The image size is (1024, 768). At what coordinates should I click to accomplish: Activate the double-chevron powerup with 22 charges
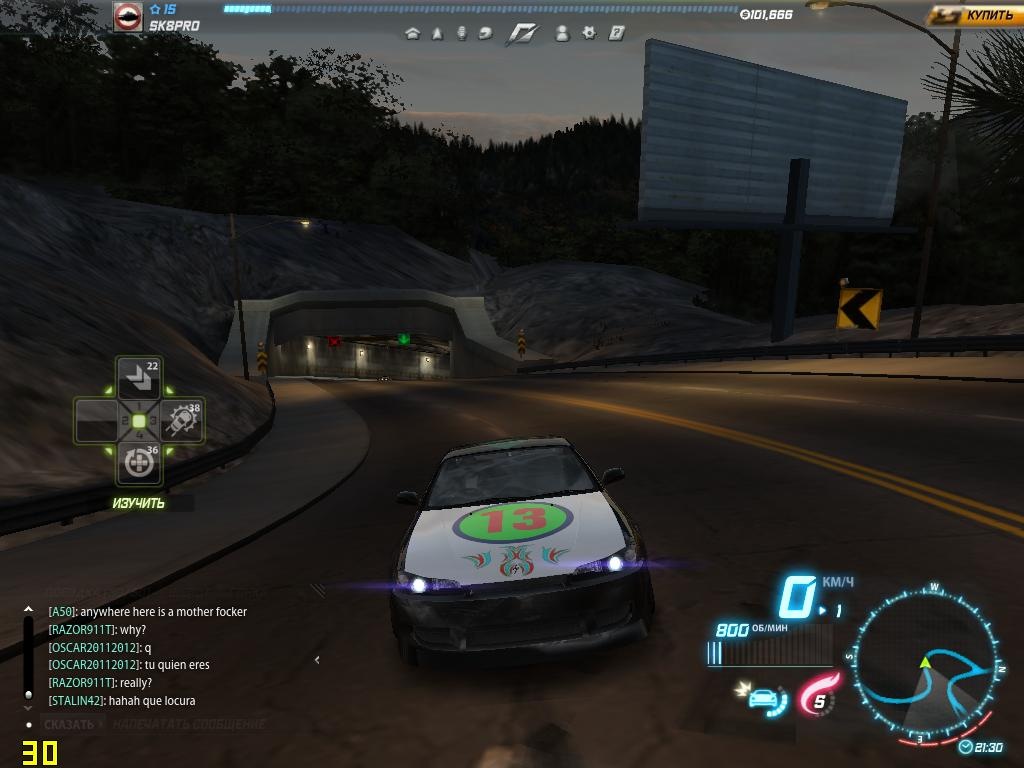(138, 379)
